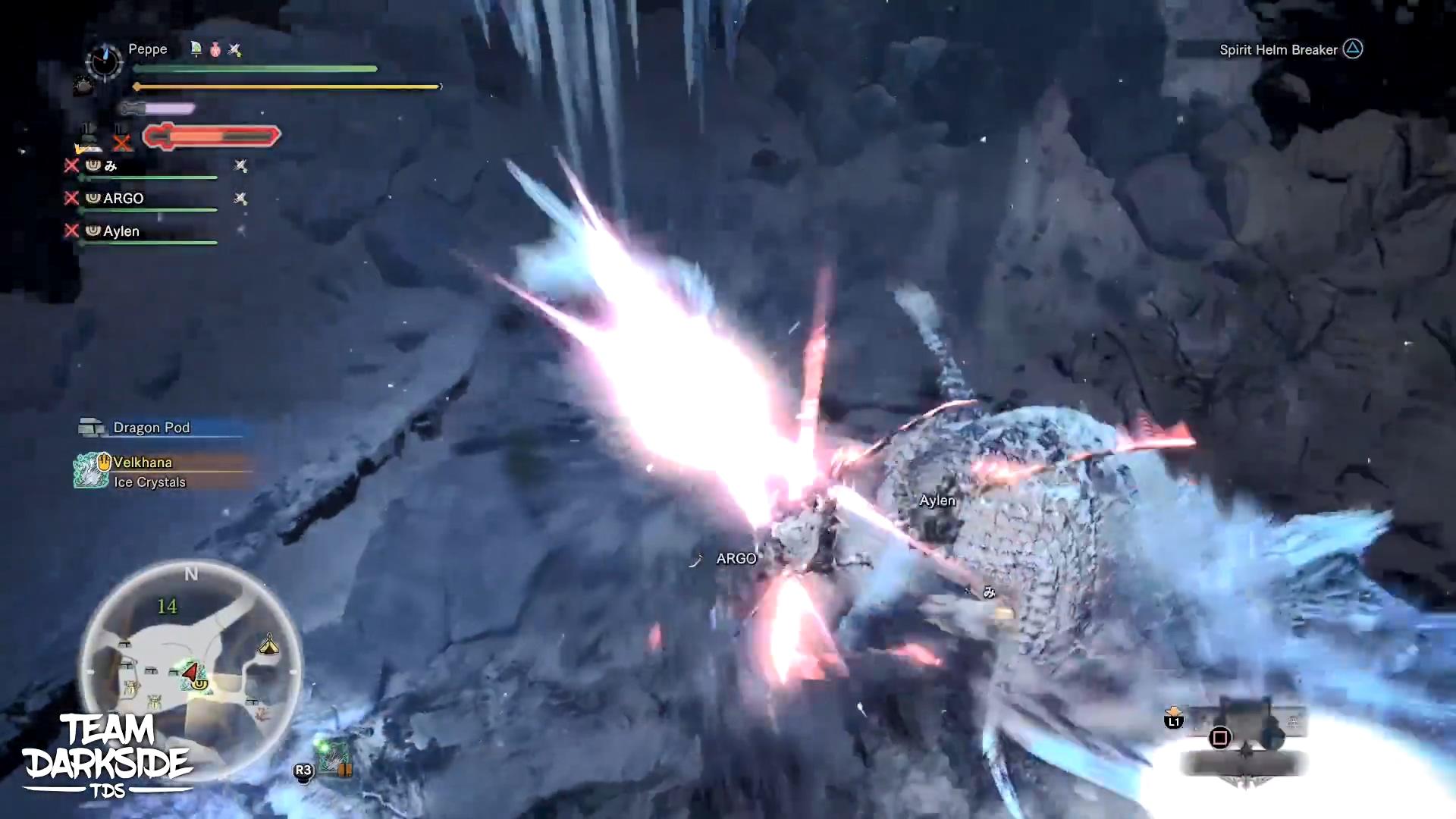Screen dimensions: 1456x819
Task: Select the Dragon Pod slinger ammo icon
Action: 91,427
